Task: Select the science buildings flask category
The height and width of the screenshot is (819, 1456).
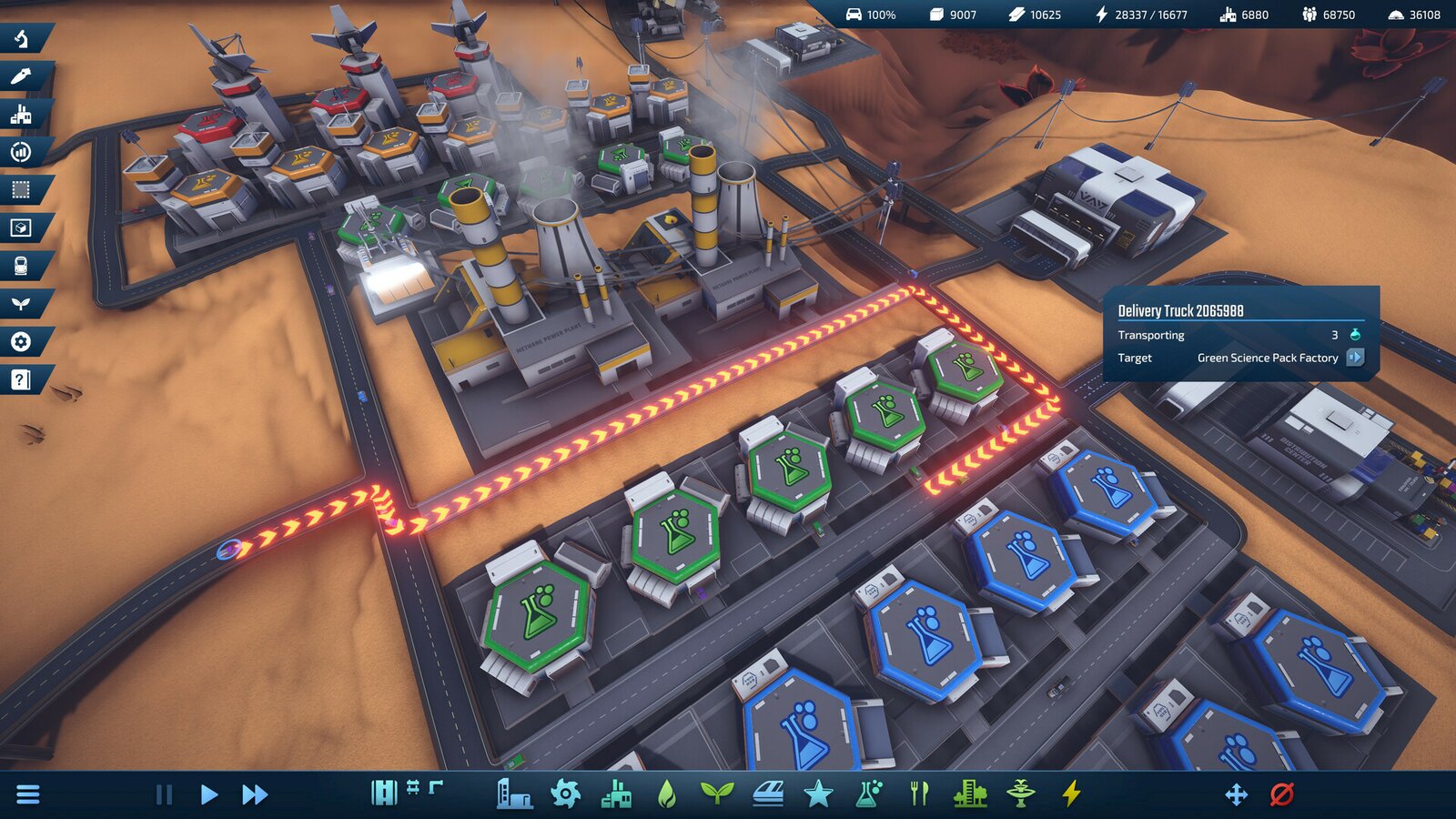Action: (x=866, y=793)
